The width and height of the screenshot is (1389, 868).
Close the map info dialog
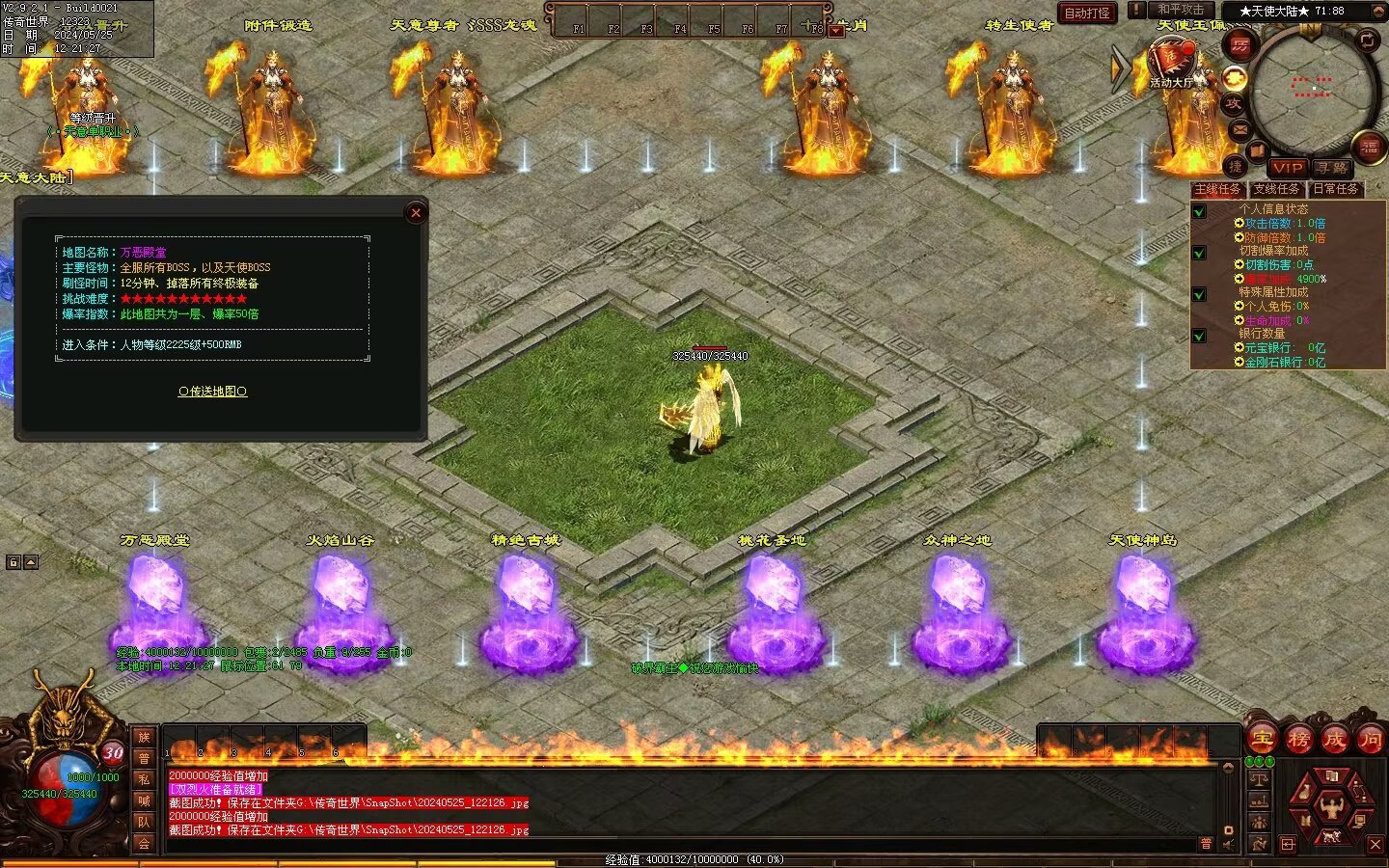[416, 213]
